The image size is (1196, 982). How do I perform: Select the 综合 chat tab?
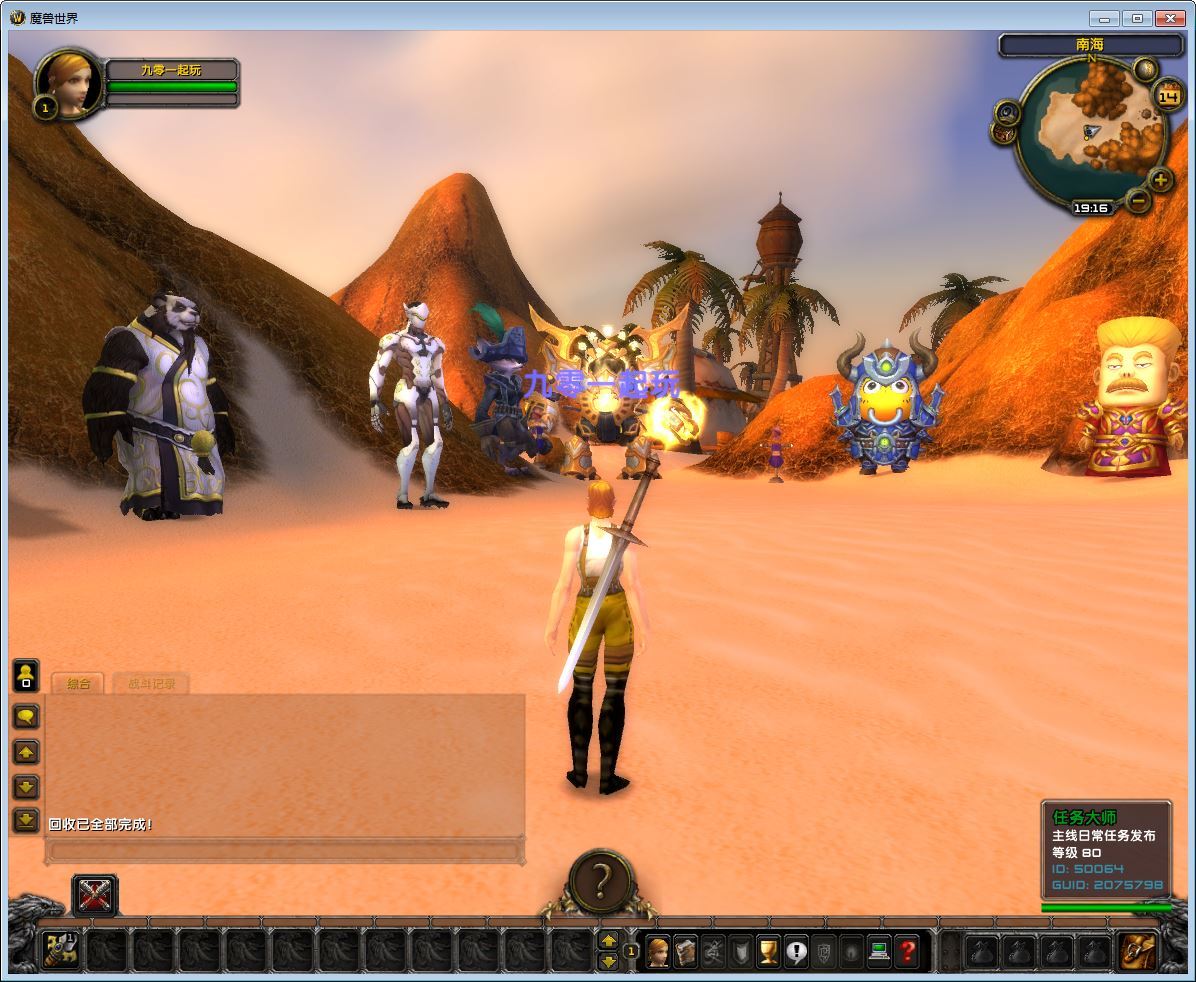coord(78,684)
